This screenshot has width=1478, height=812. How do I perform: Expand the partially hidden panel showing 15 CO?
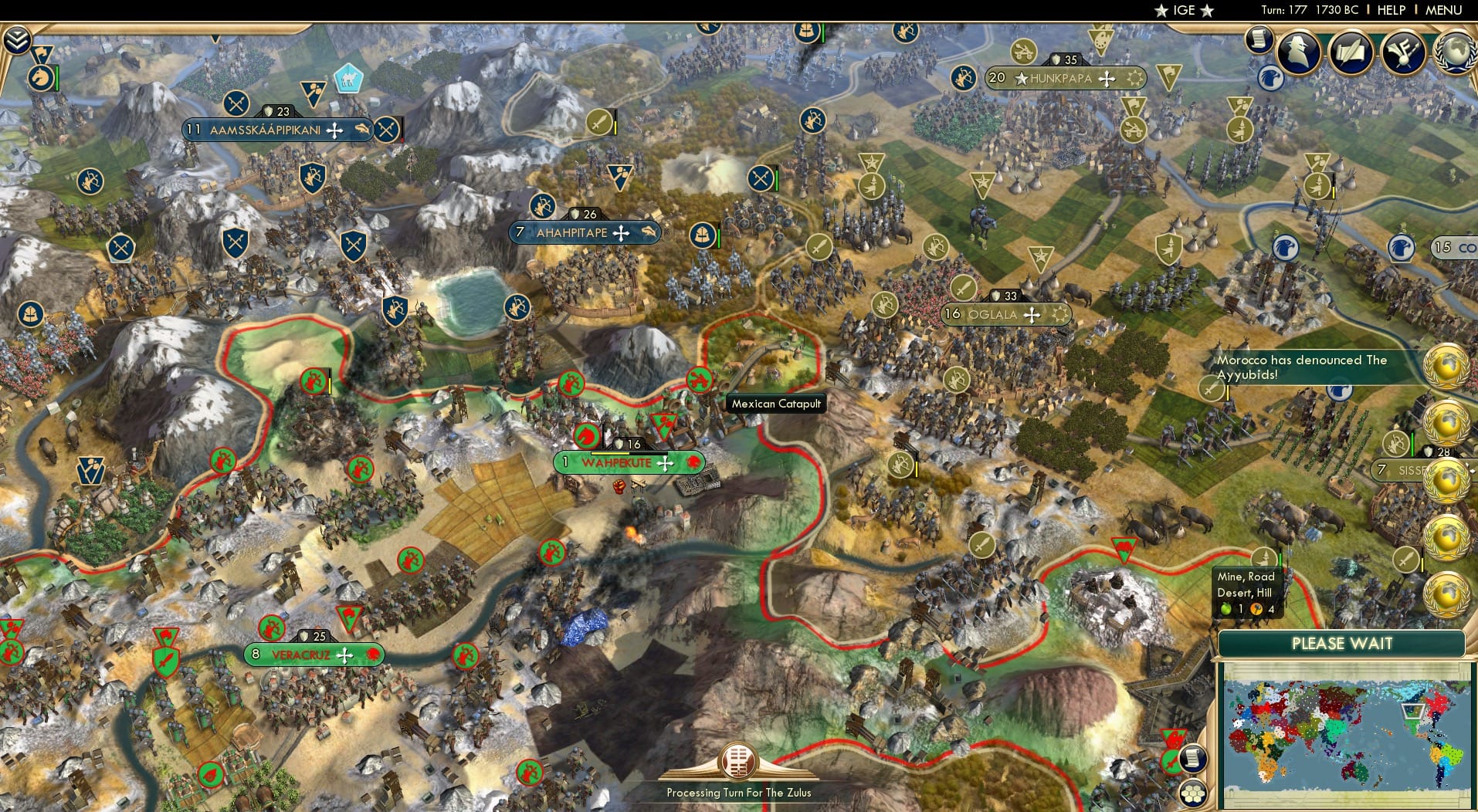[1455, 248]
